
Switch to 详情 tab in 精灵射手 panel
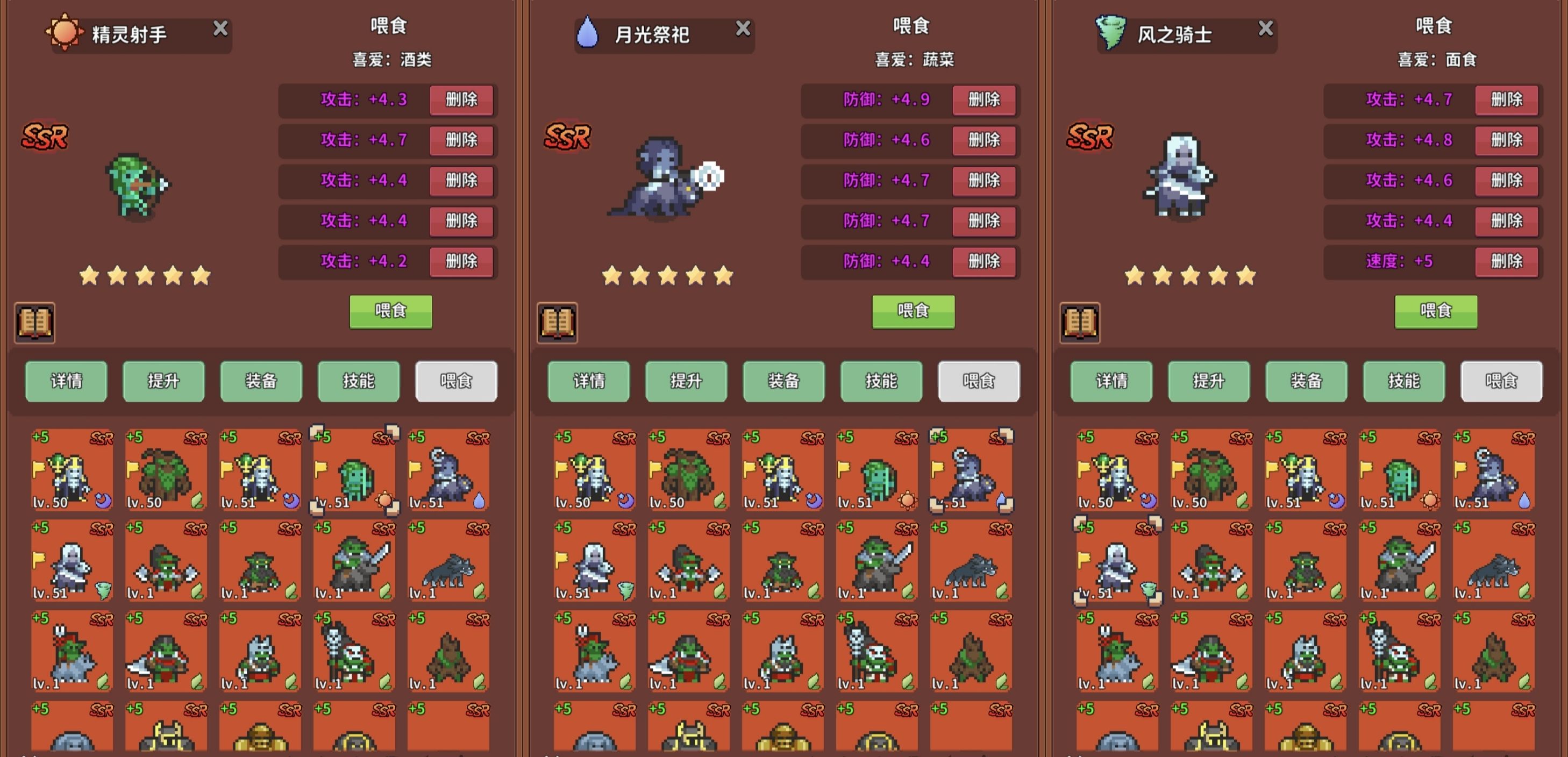click(x=66, y=382)
